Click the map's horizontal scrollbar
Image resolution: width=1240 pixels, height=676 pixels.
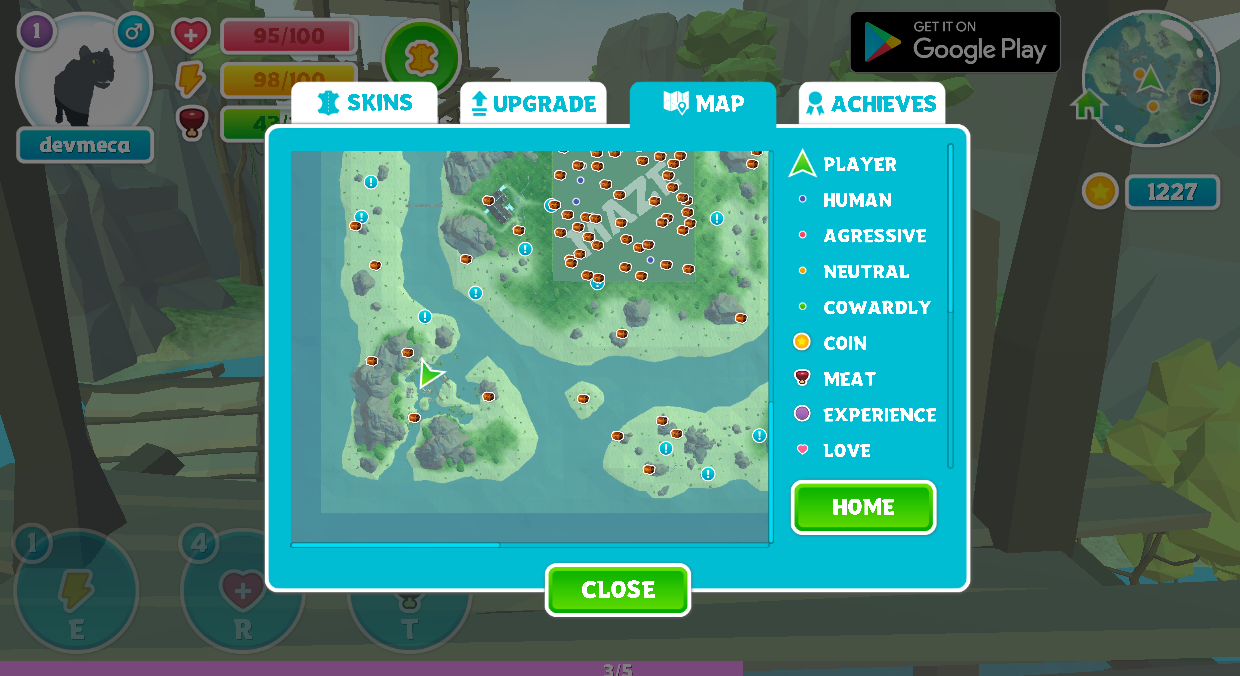pos(396,545)
